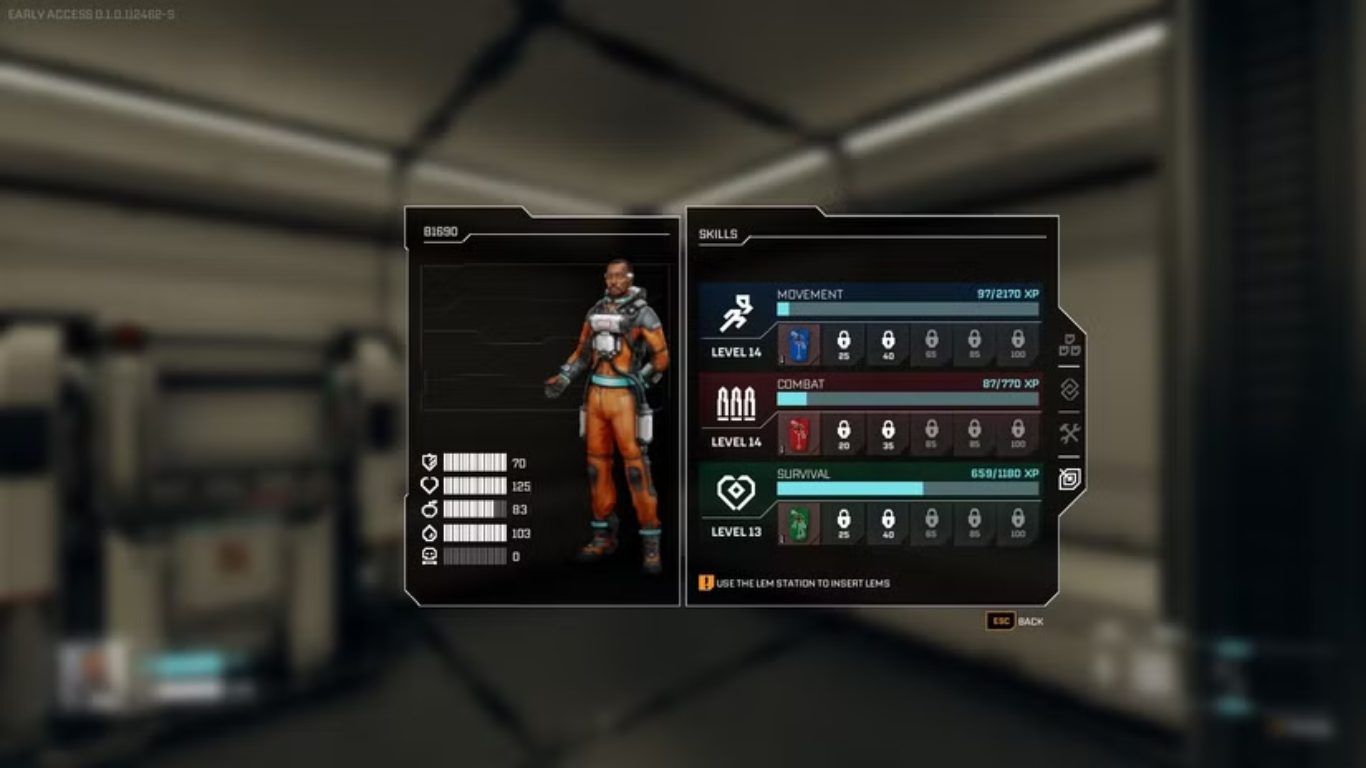Click the Movement slot locked until level 40
The image size is (1366, 768).
(x=887, y=344)
